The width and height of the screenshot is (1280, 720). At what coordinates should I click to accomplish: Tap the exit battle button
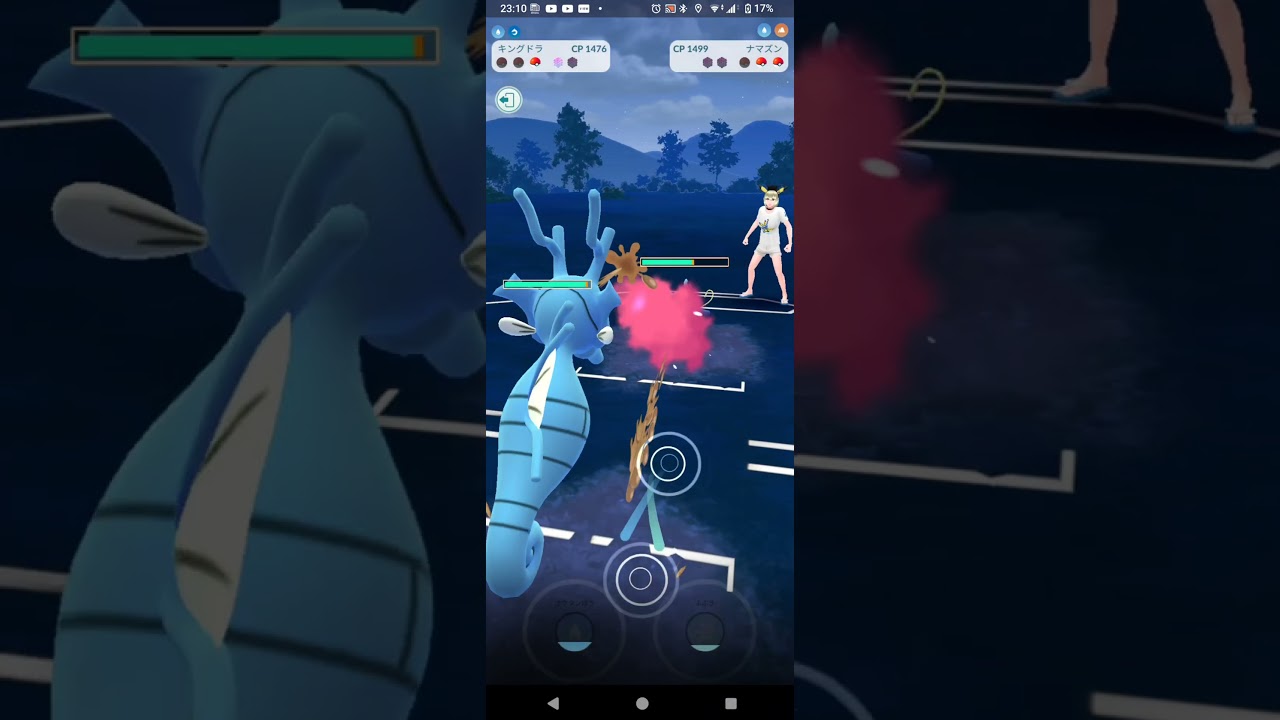coord(508,100)
